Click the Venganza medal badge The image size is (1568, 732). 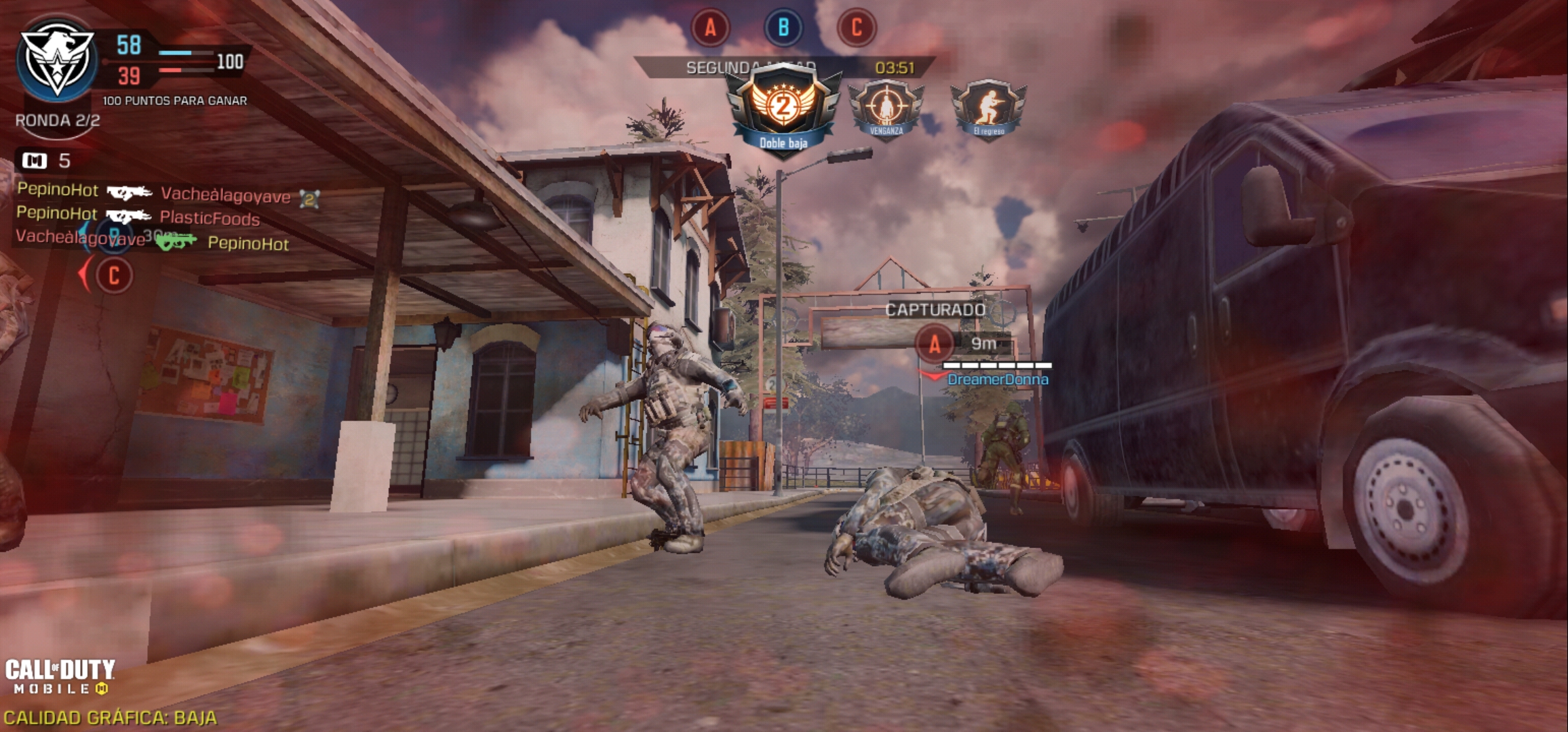886,108
